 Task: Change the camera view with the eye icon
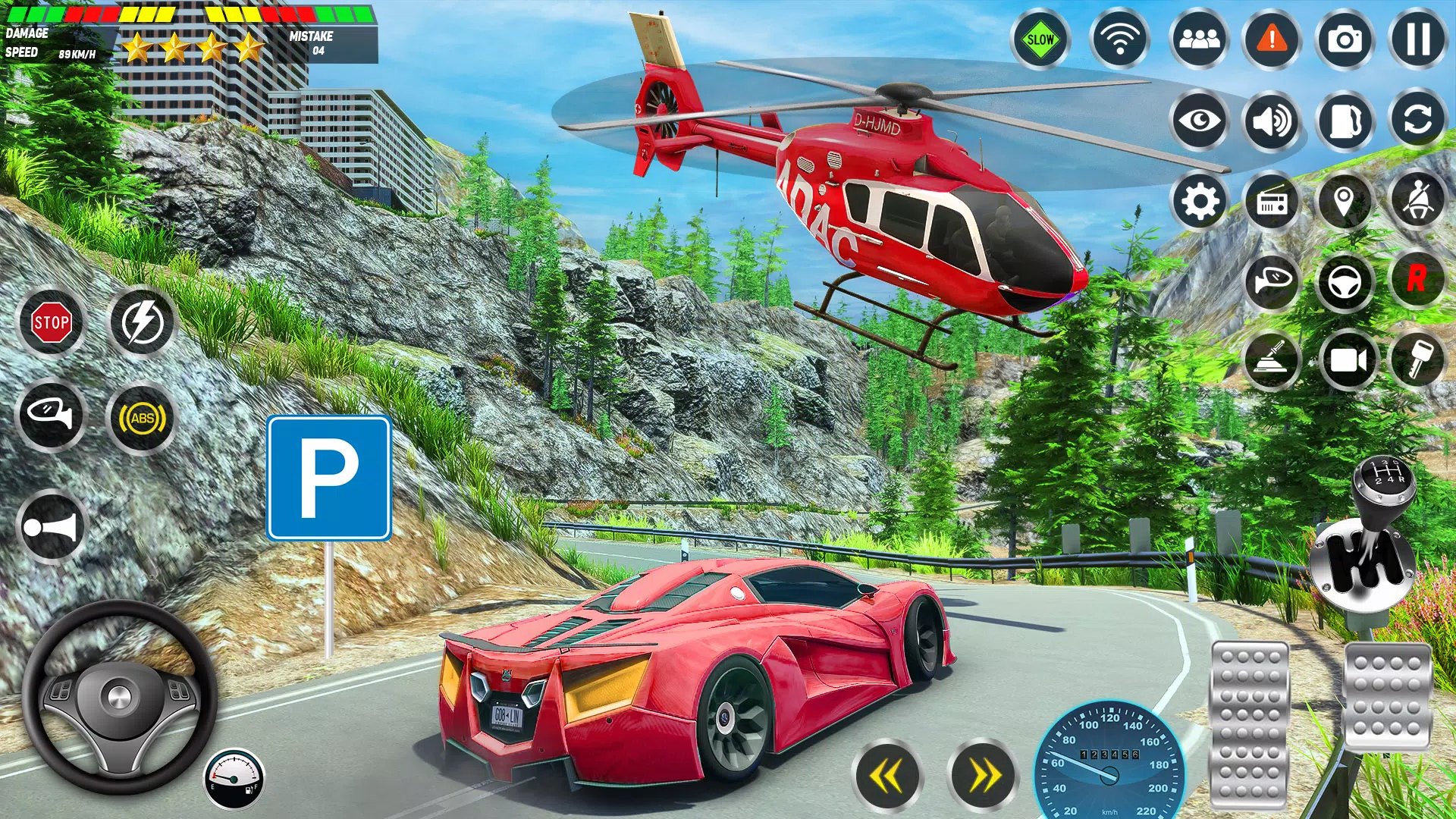point(1199,121)
